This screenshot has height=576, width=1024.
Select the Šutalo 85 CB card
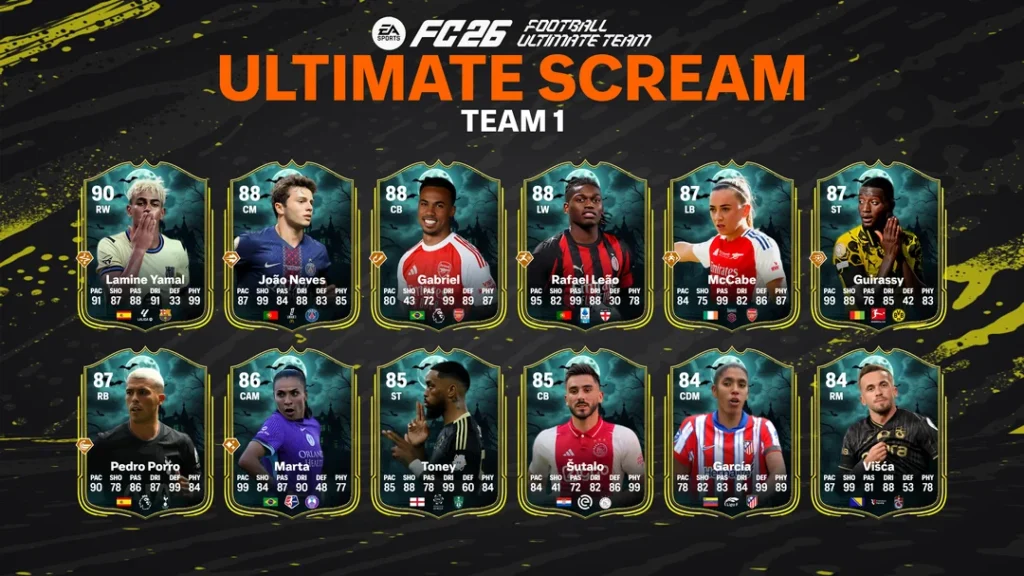pyautogui.click(x=586, y=432)
